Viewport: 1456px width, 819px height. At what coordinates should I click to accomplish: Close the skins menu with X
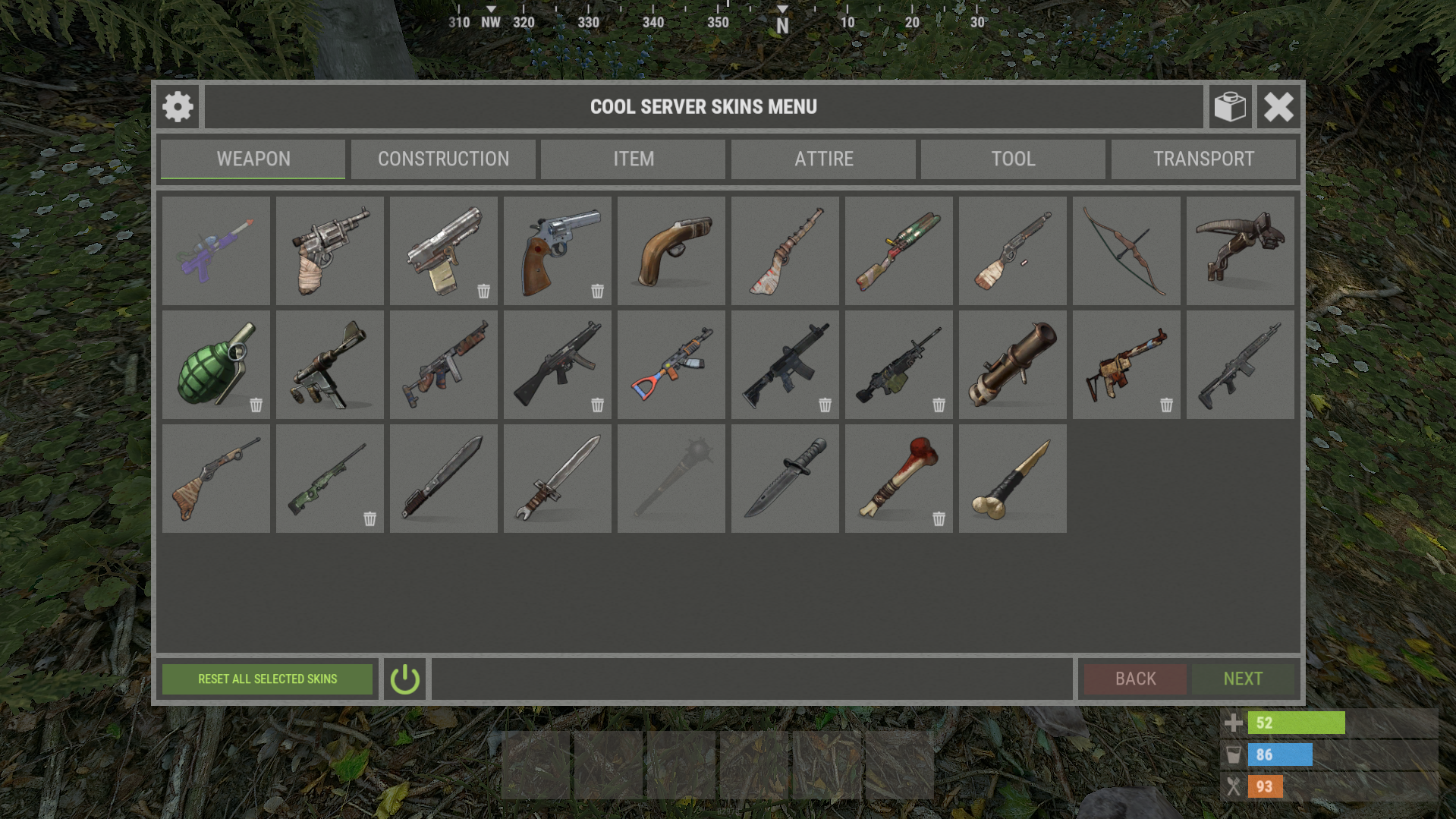pyautogui.click(x=1278, y=107)
